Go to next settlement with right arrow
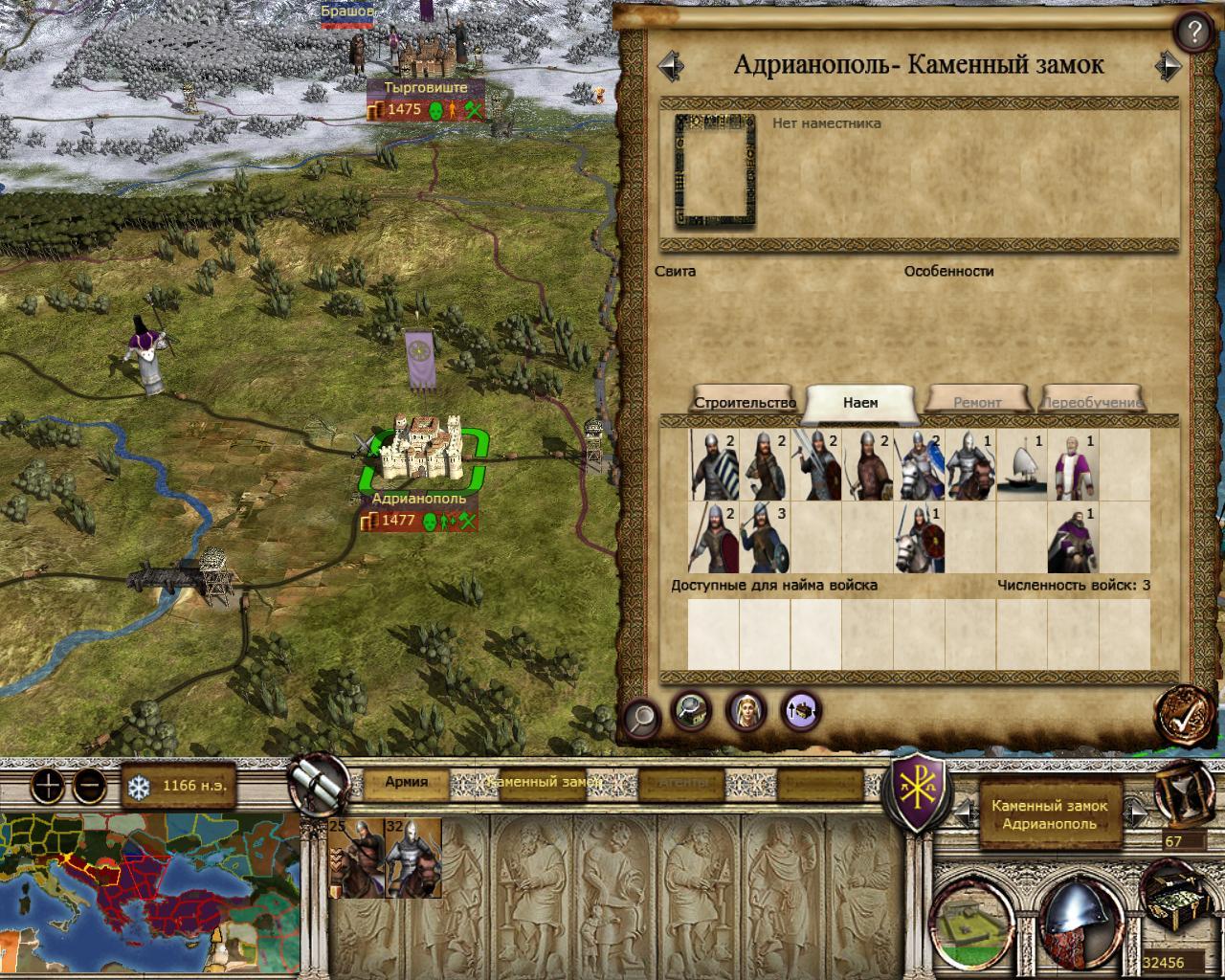 1168,65
